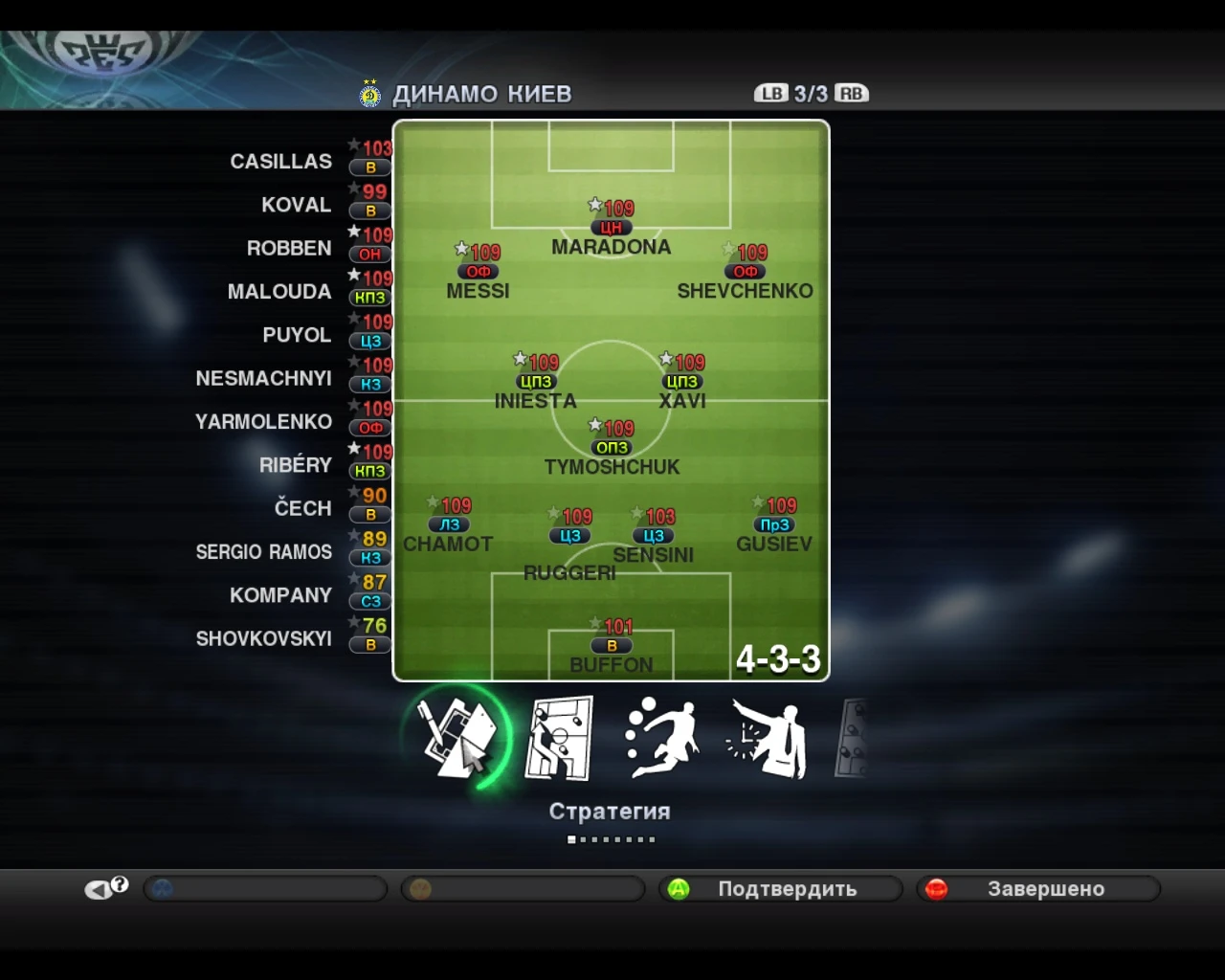Click the red B button icon

(934, 889)
